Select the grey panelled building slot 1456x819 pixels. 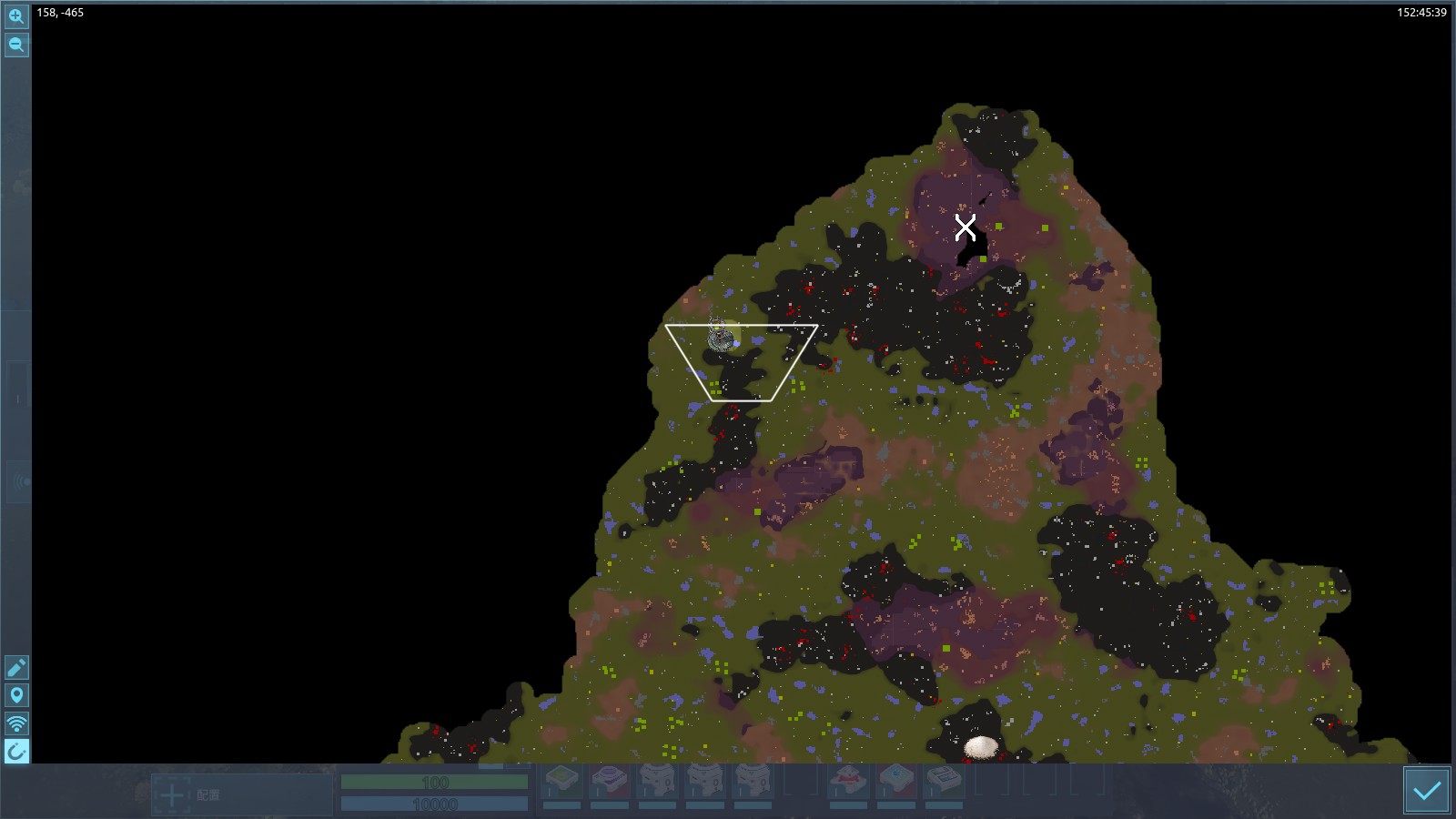[x=944, y=782]
